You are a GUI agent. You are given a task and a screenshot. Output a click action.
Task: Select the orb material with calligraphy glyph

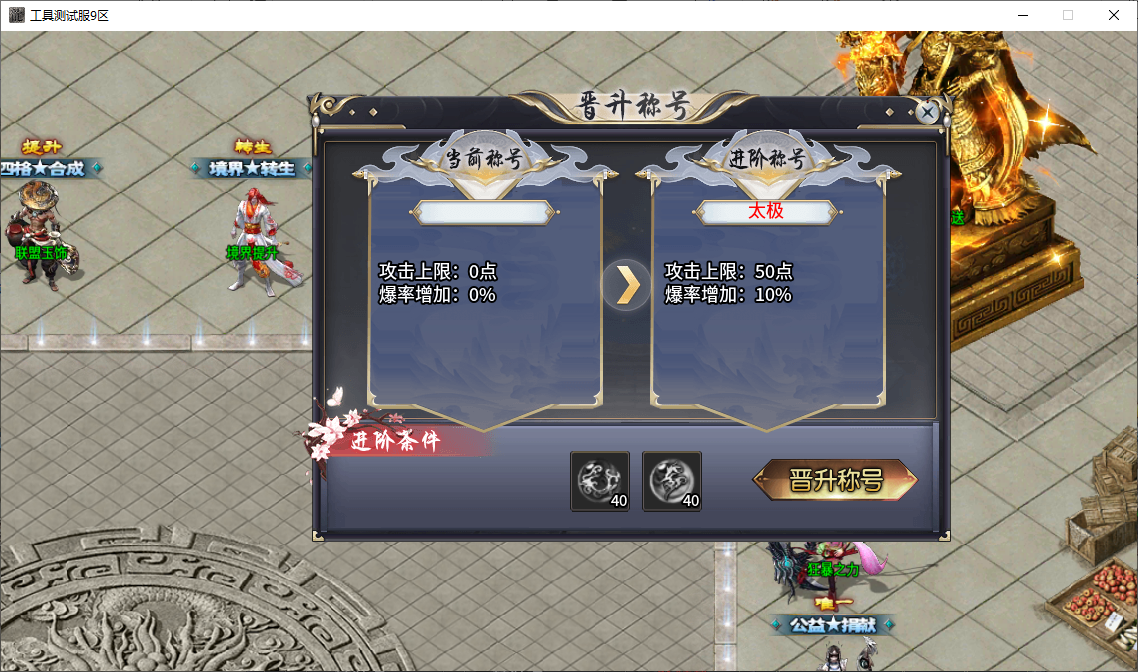click(x=671, y=481)
